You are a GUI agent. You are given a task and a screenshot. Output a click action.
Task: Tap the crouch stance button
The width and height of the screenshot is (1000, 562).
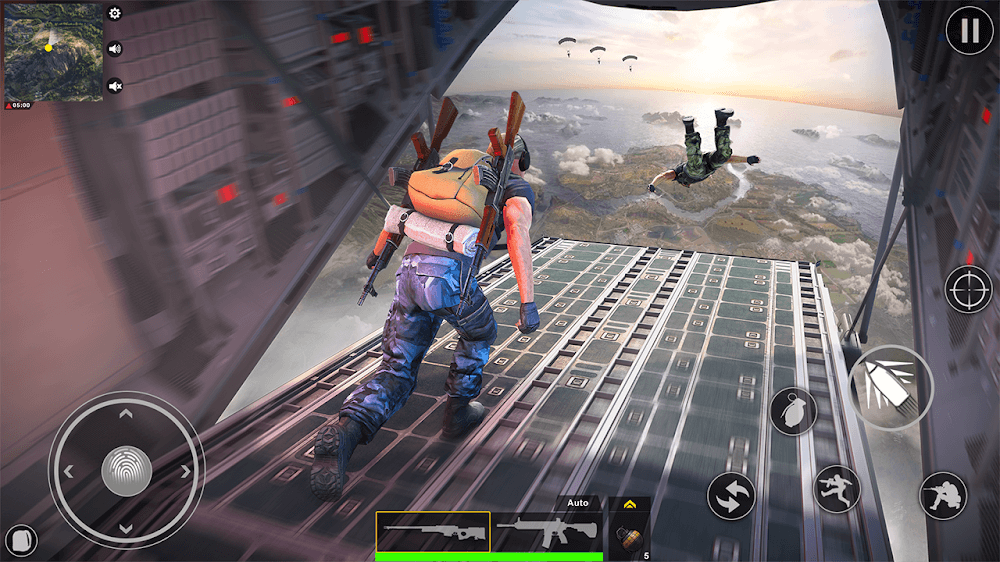pos(943,495)
